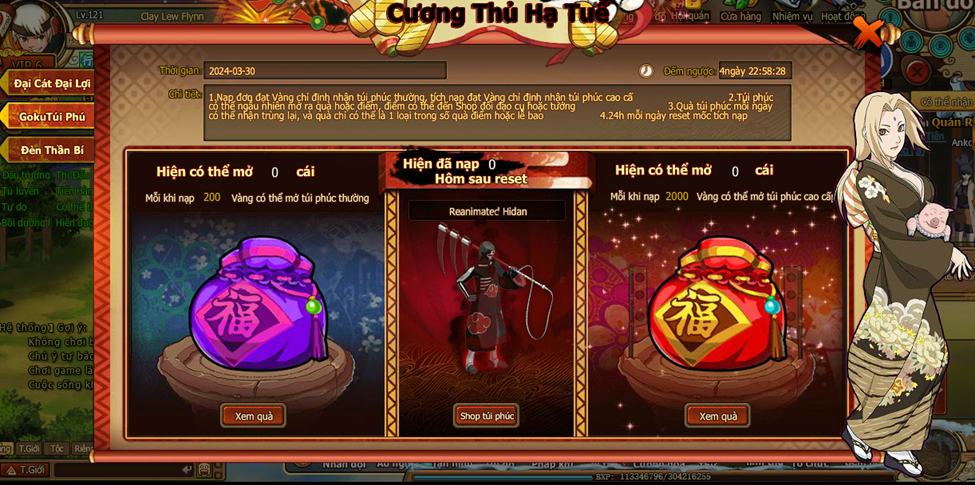View gifts of the purple lucky bag

(253, 416)
